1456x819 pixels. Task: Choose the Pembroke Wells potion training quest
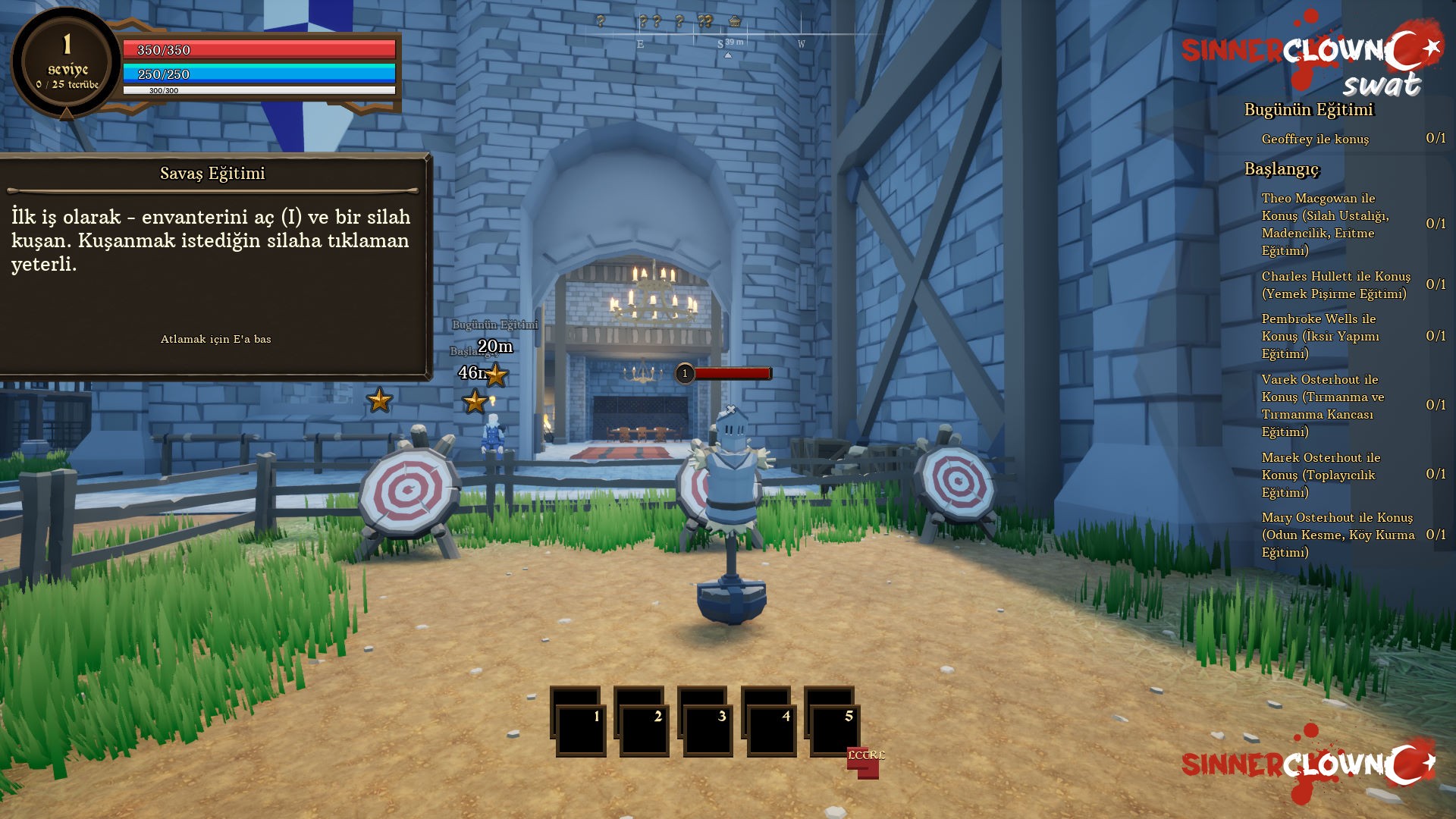pyautogui.click(x=1319, y=336)
